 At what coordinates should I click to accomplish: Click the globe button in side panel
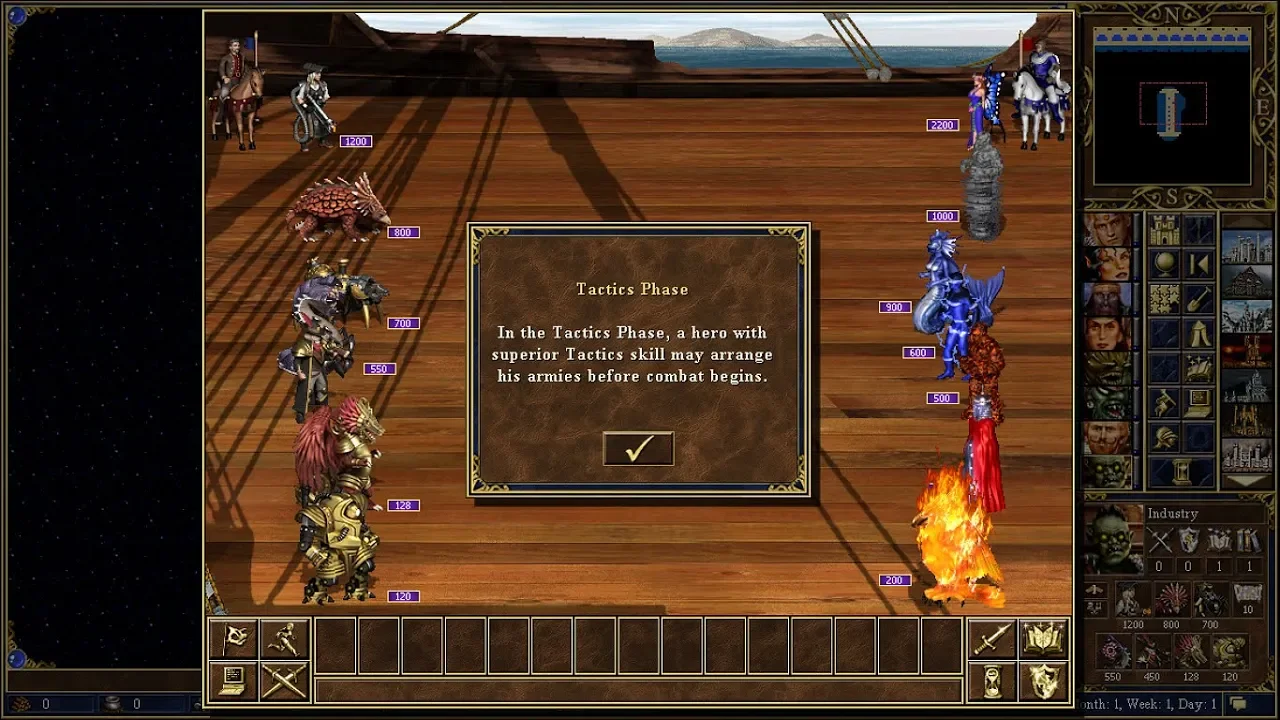(x=1164, y=264)
